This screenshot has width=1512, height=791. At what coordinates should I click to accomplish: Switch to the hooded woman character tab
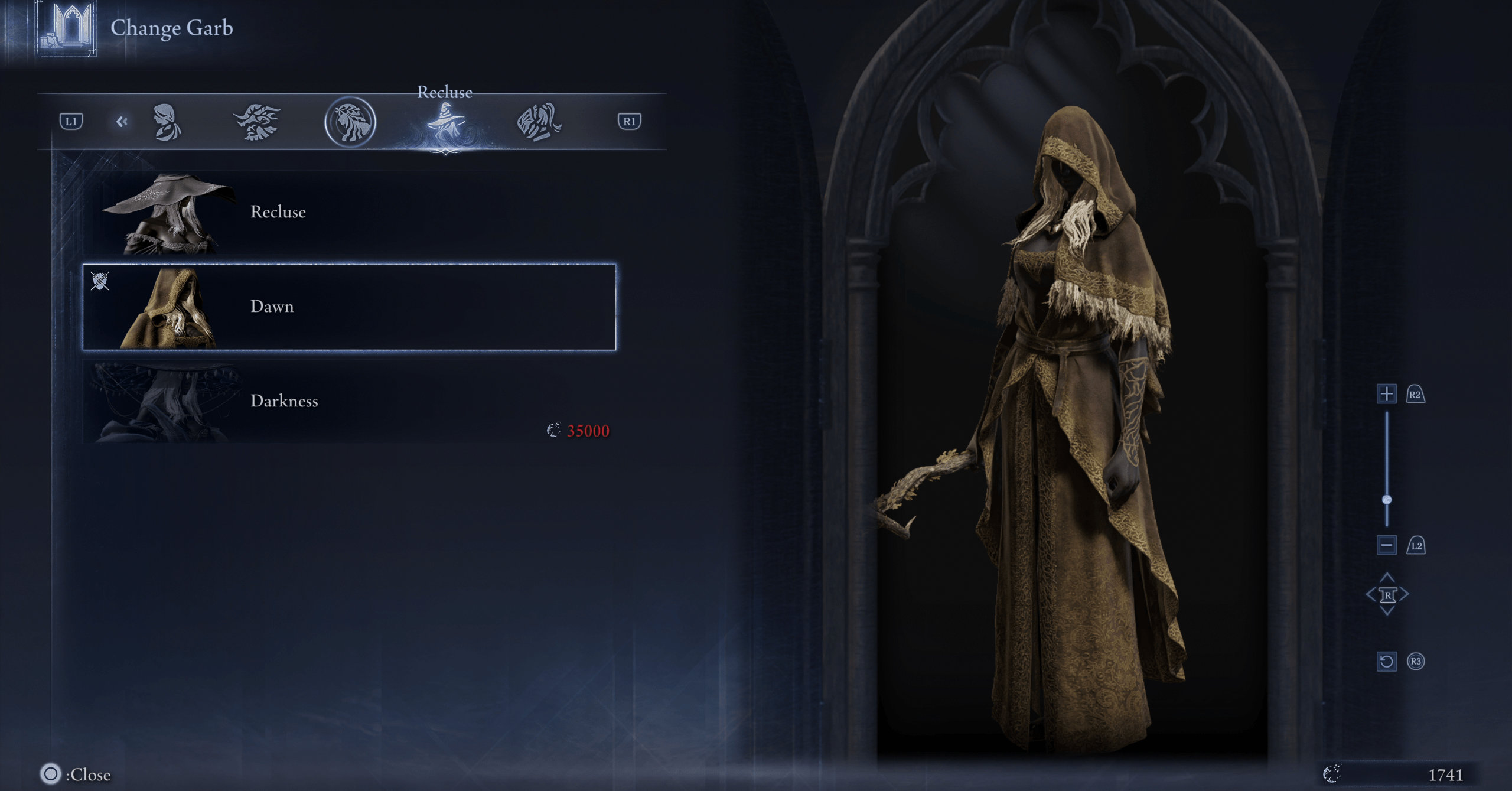(x=167, y=122)
